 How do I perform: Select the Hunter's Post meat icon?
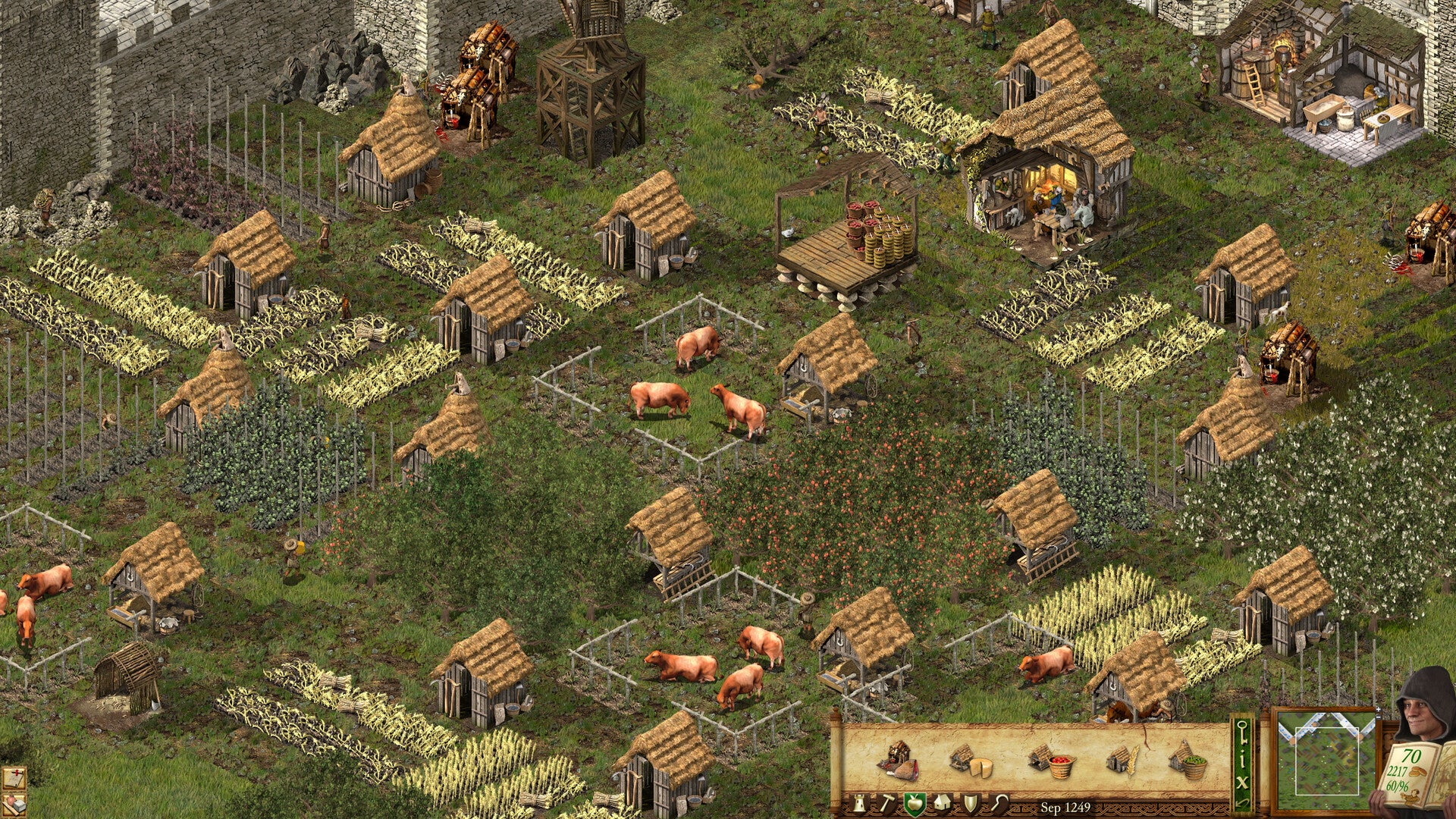point(897,761)
